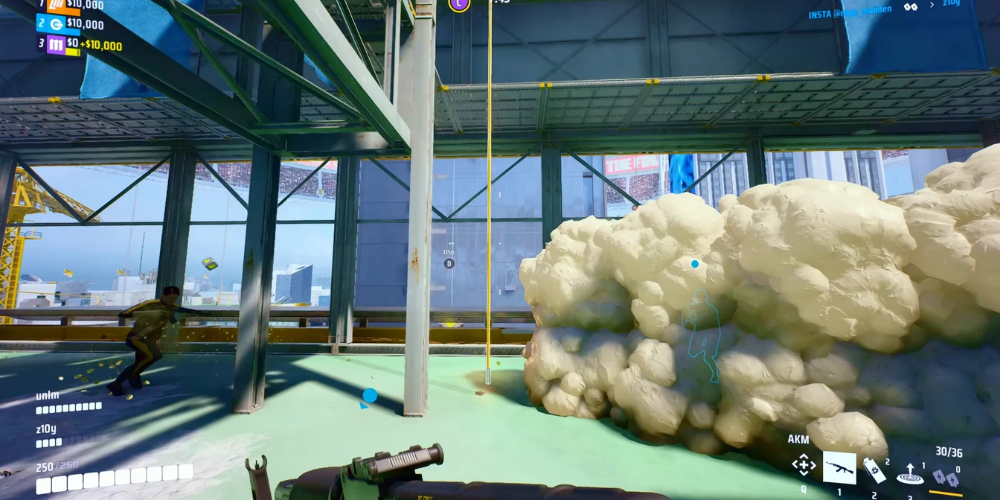Select the orange first-place team logo
Image resolution: width=1000 pixels, height=500 pixels.
56,5
